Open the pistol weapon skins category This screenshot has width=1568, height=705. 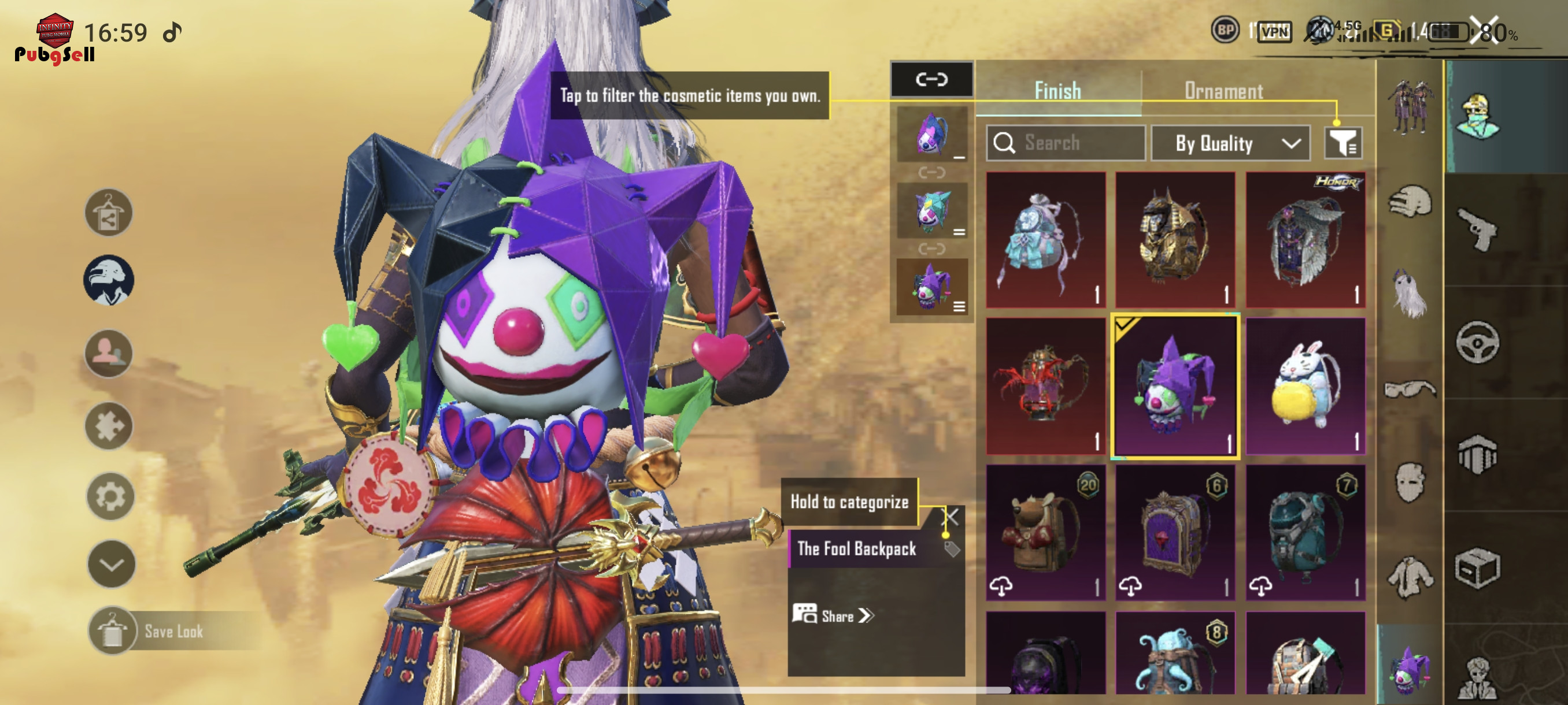(1477, 229)
